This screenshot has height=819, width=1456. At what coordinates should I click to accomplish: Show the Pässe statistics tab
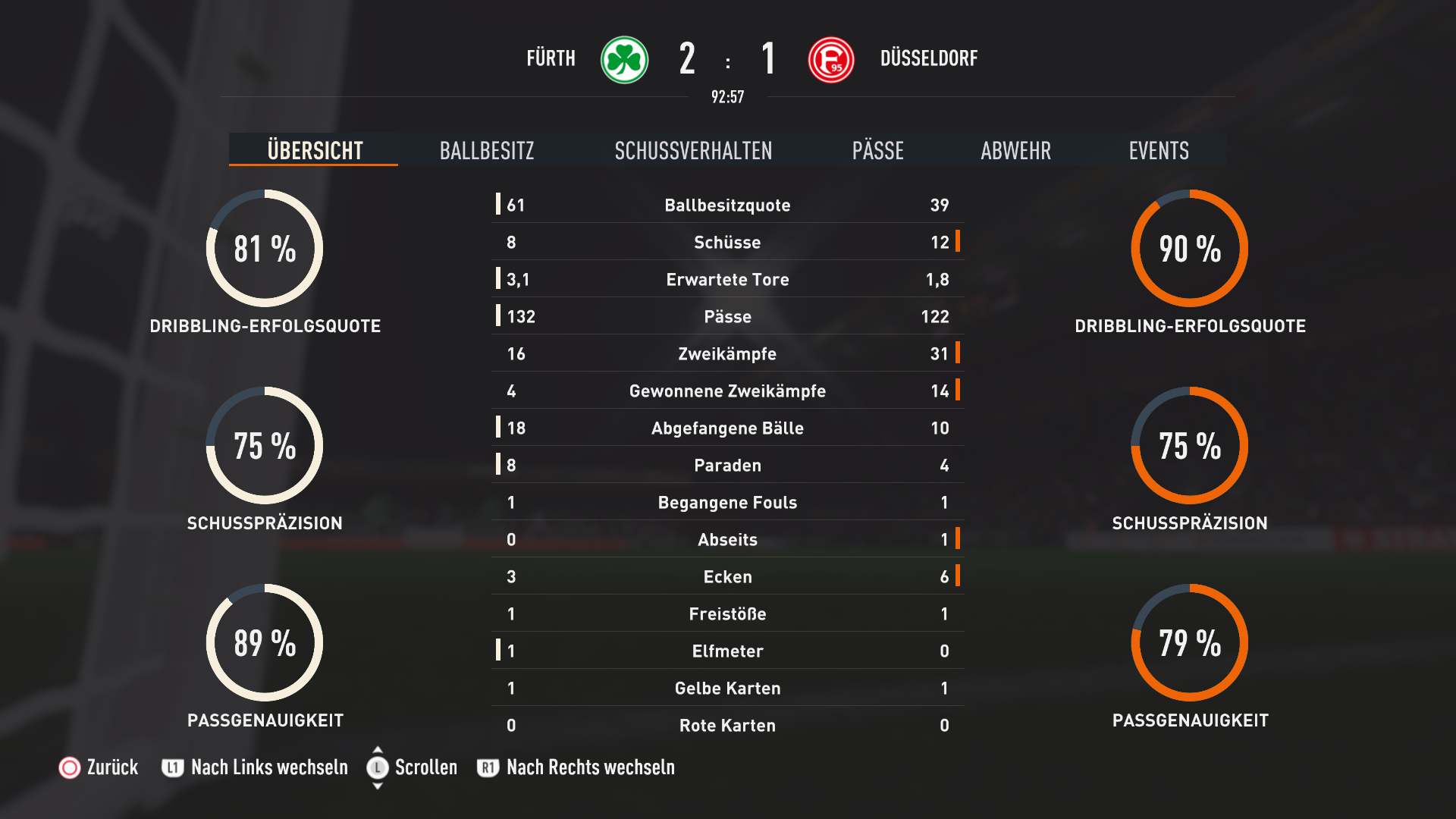pyautogui.click(x=877, y=150)
